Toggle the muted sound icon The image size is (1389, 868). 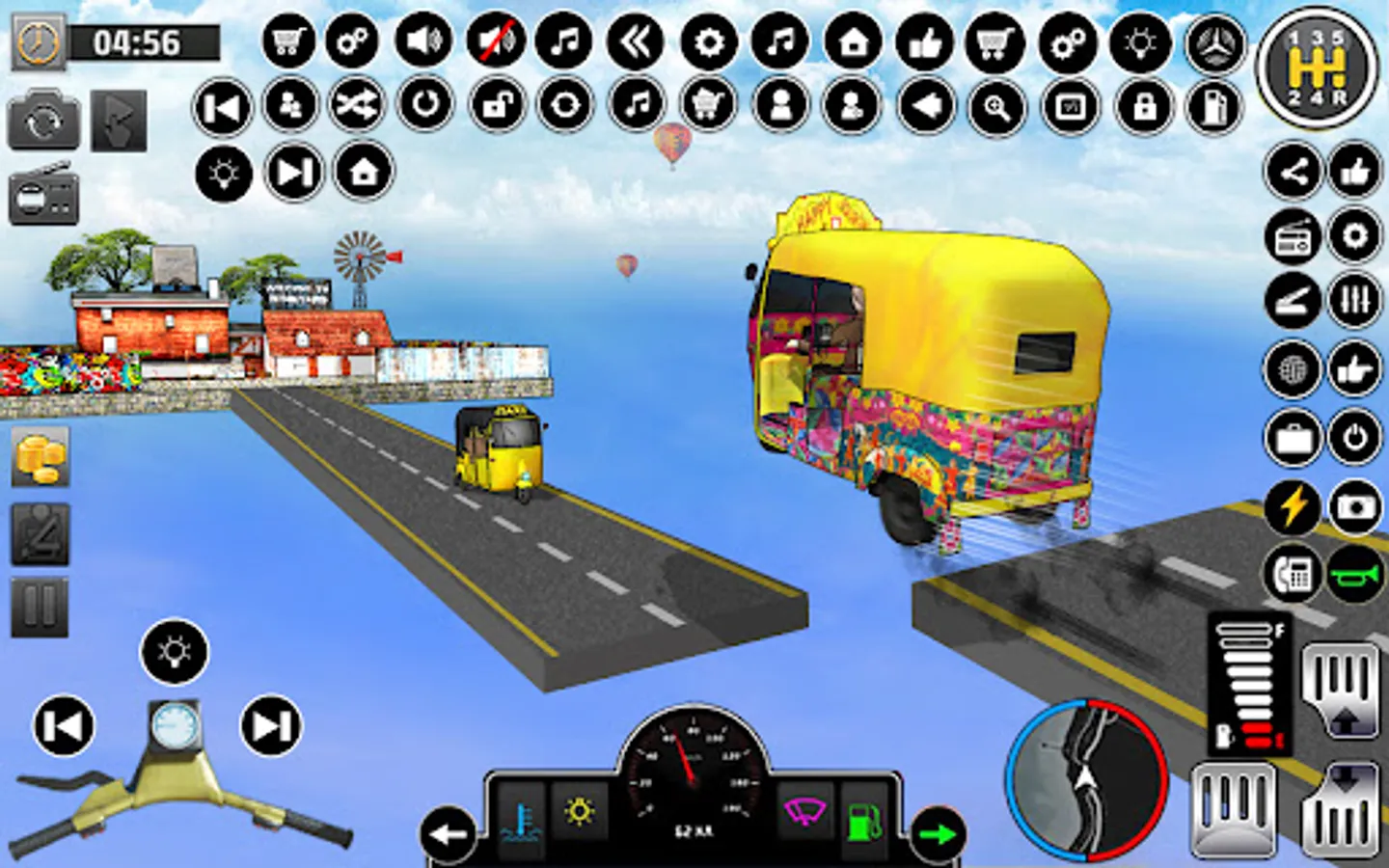(x=494, y=43)
